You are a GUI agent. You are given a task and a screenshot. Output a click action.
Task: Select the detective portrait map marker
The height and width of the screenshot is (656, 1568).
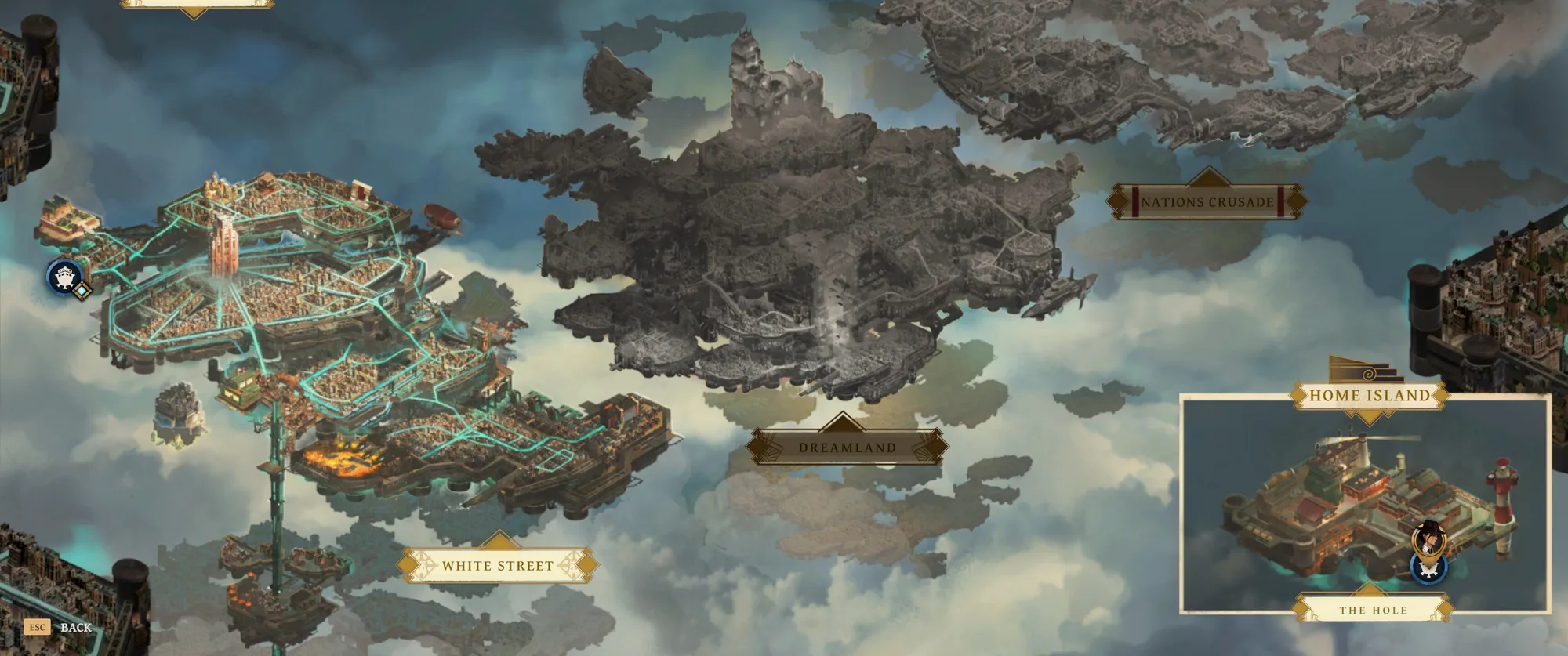[x=1428, y=537]
